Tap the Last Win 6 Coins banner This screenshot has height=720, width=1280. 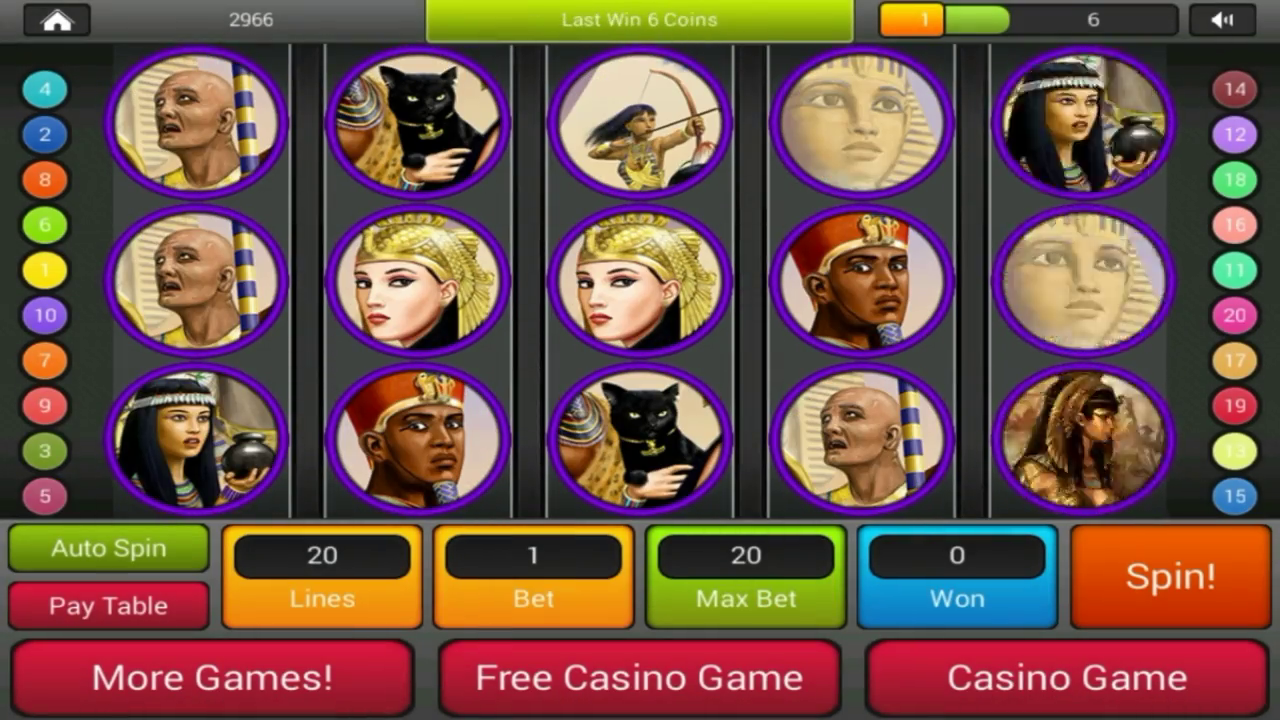point(639,19)
